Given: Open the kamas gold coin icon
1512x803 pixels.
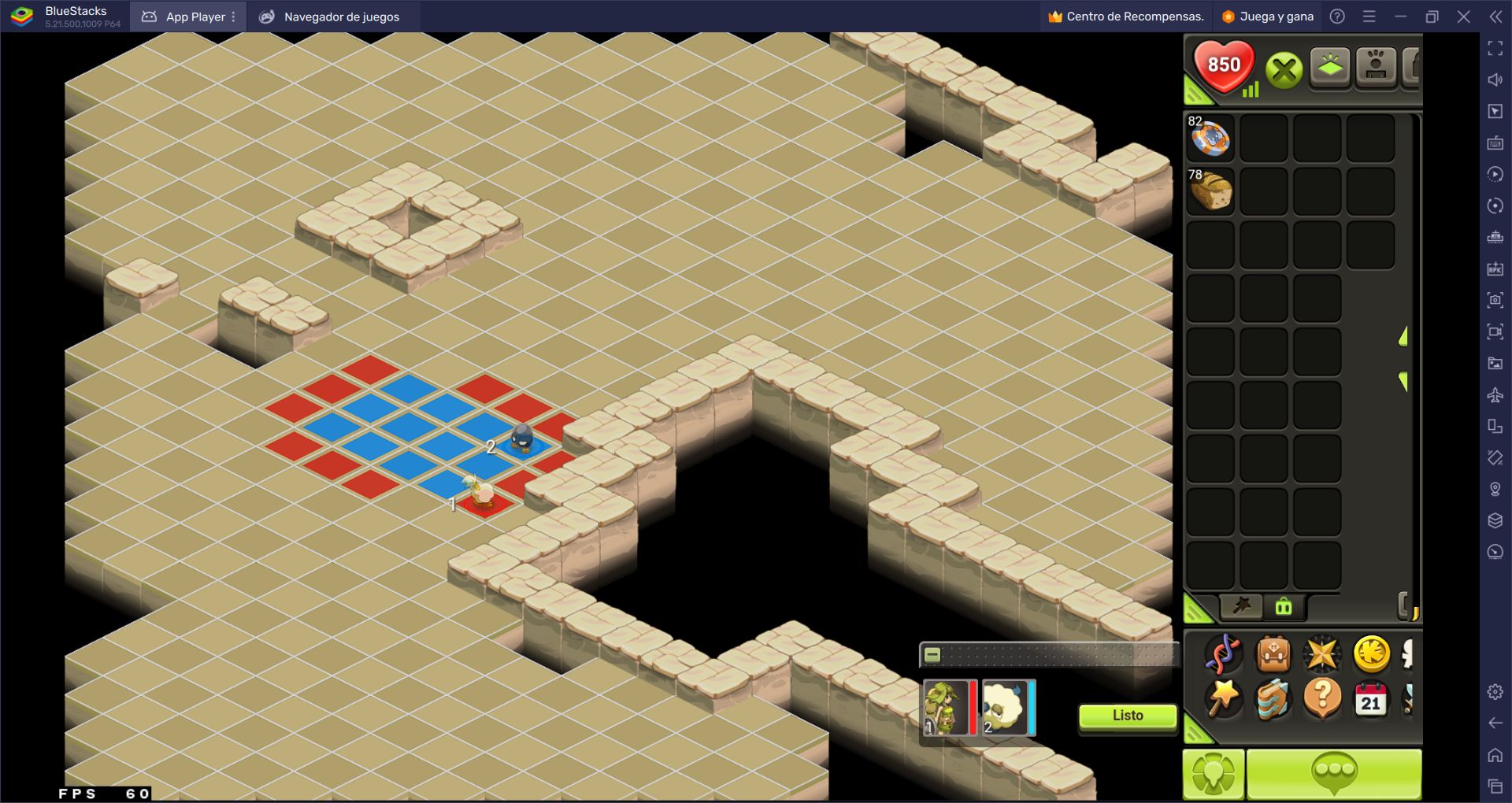Looking at the screenshot, I should coord(1372,653).
